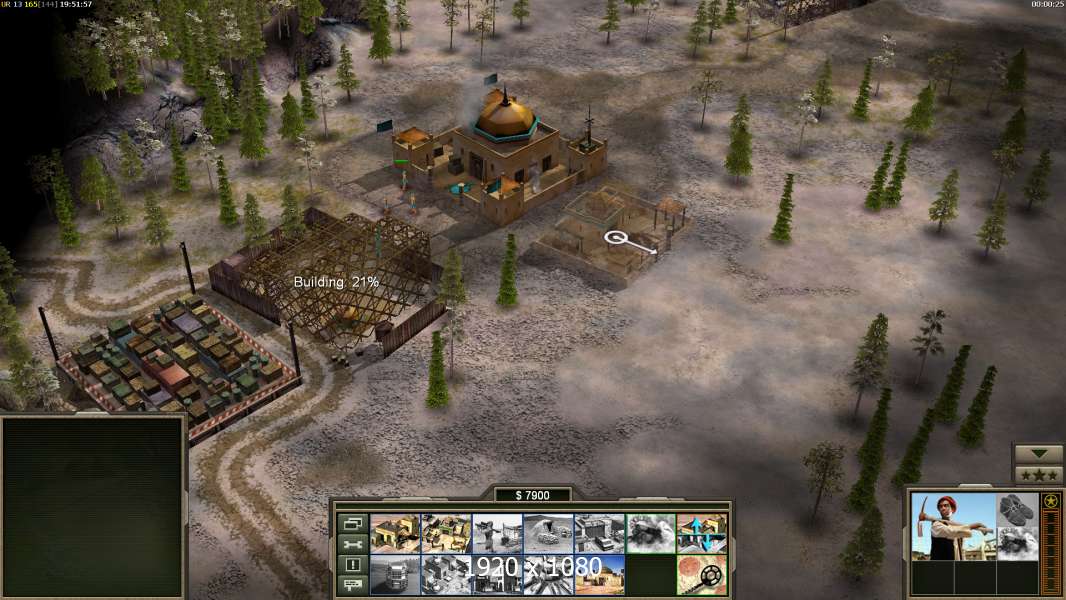
Task: Build the Command Center with golden dome
Action: click(x=599, y=574)
